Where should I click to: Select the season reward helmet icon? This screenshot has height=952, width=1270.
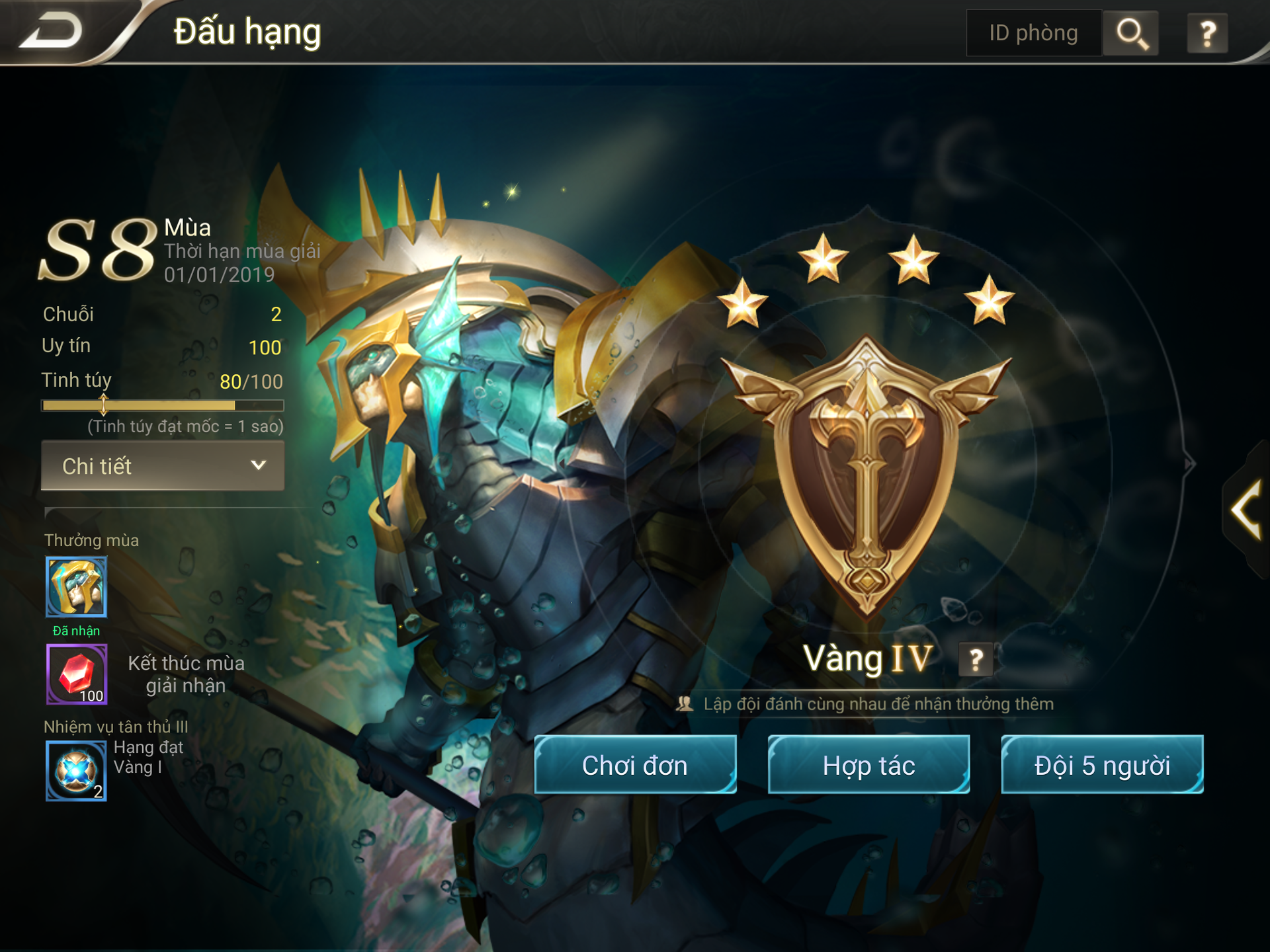tap(77, 586)
